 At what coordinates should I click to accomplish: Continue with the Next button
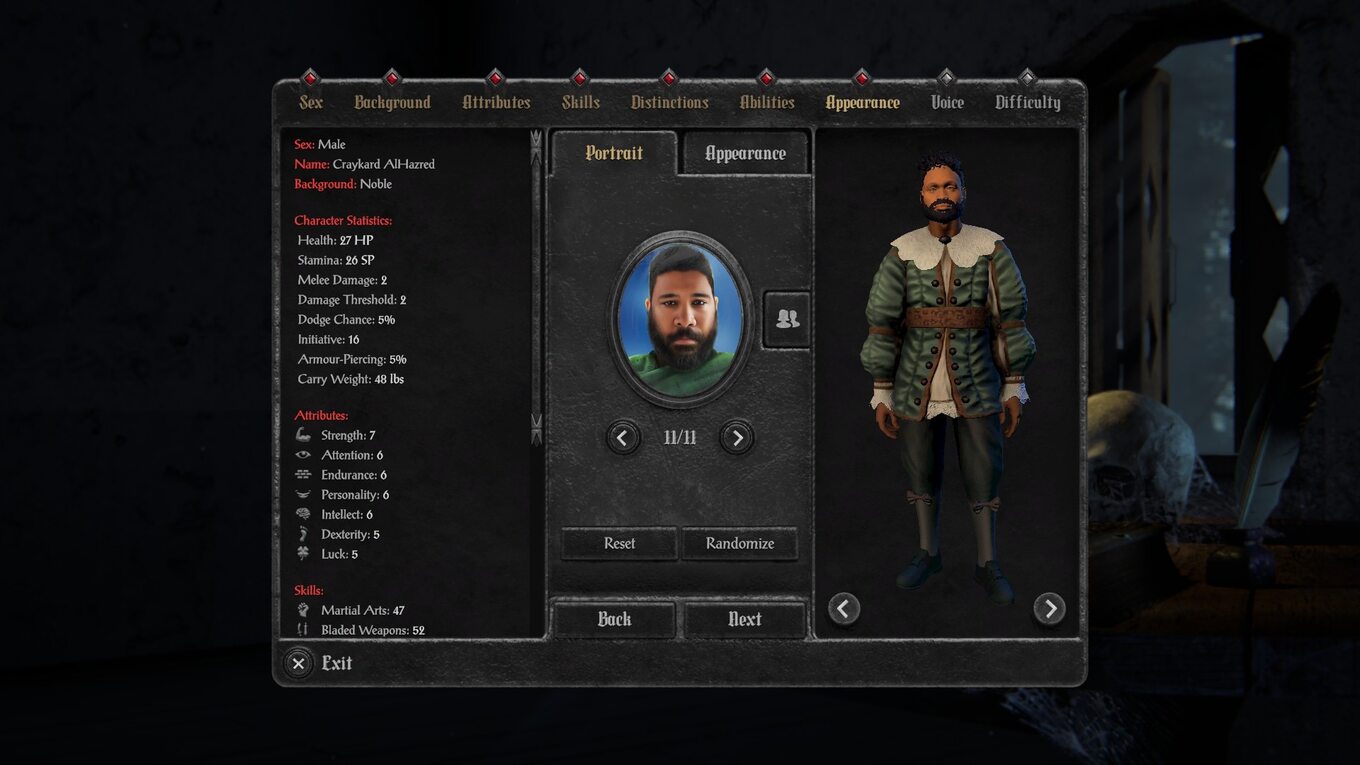click(x=745, y=619)
